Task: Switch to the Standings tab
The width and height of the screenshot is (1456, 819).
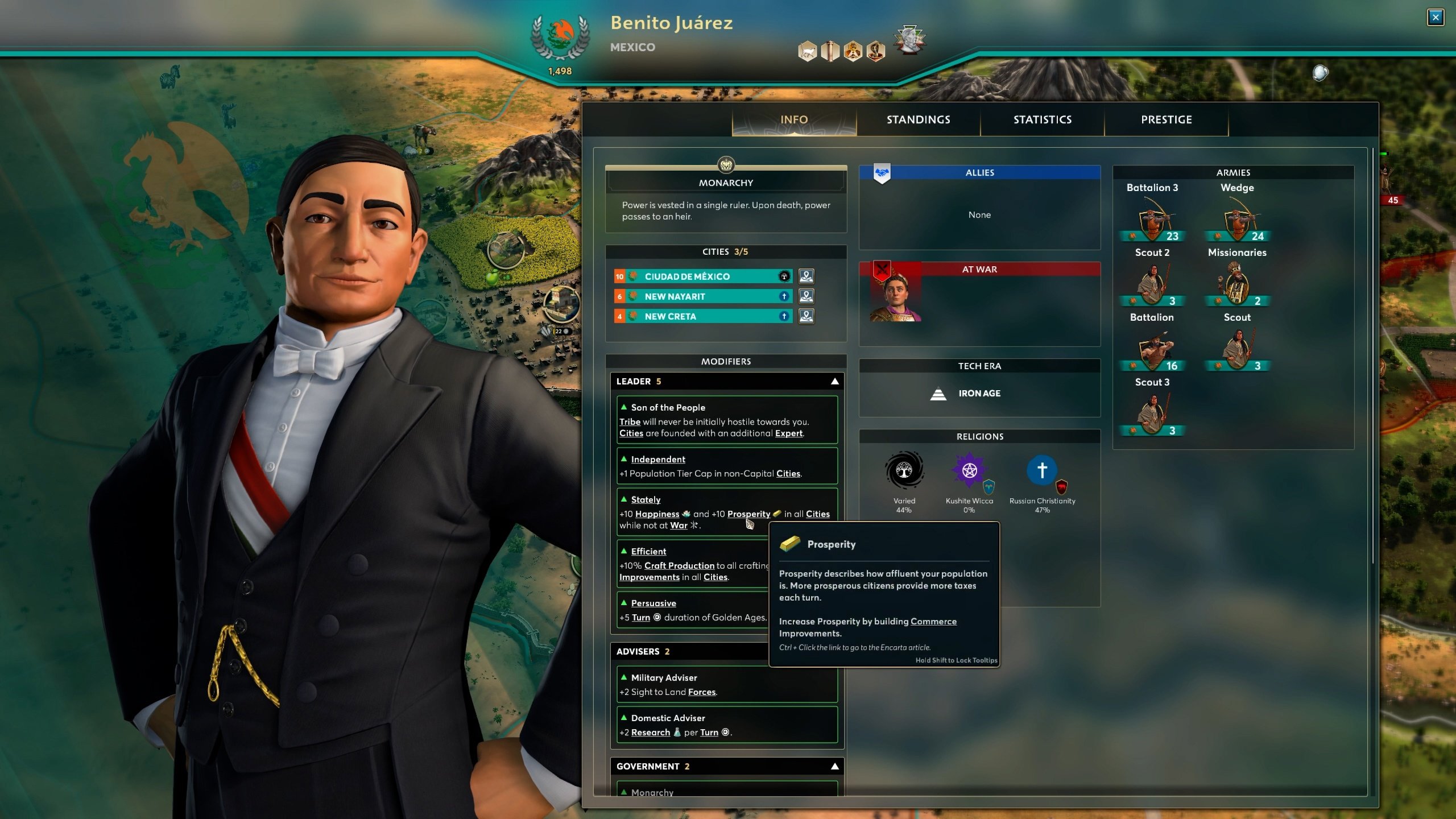Action: (x=918, y=119)
